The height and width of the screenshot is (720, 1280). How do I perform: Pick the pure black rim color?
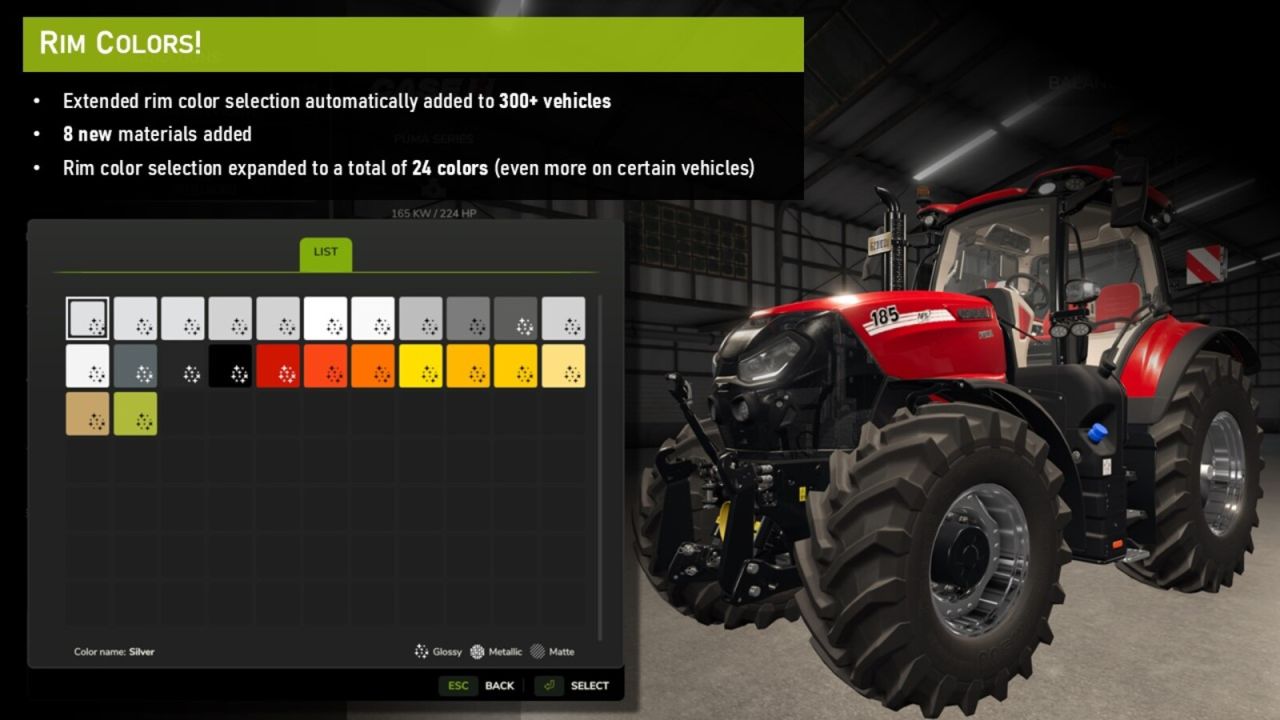click(x=231, y=366)
